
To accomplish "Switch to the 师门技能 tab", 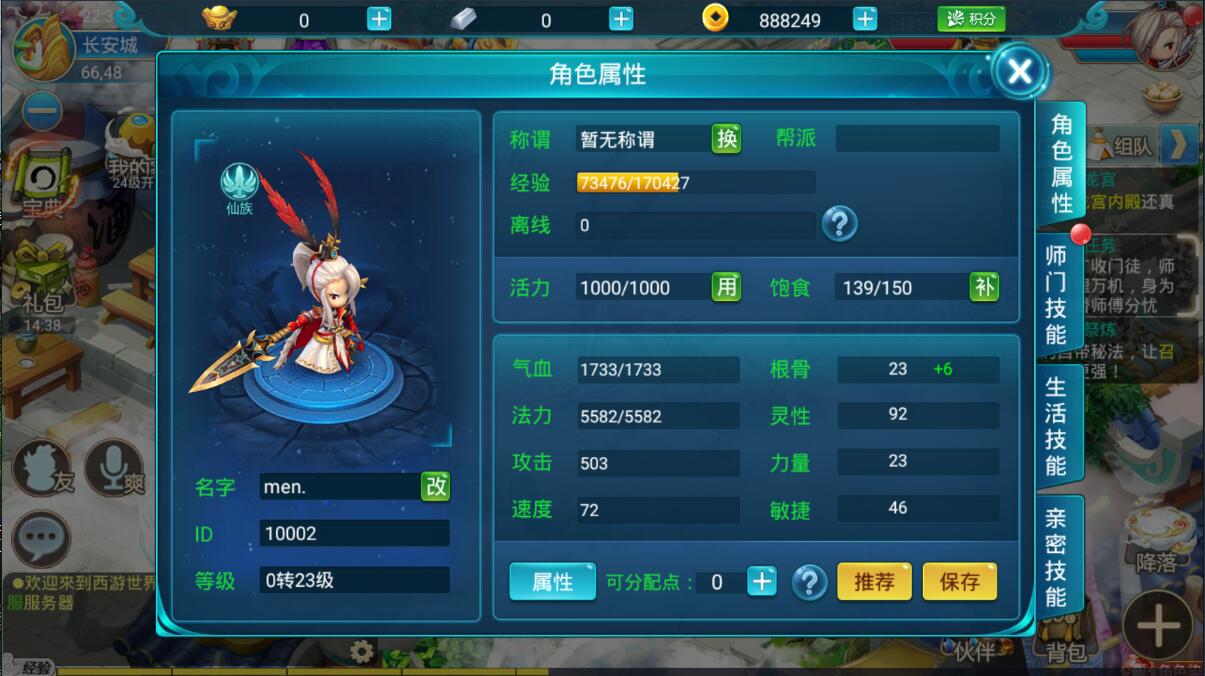I will (1057, 293).
